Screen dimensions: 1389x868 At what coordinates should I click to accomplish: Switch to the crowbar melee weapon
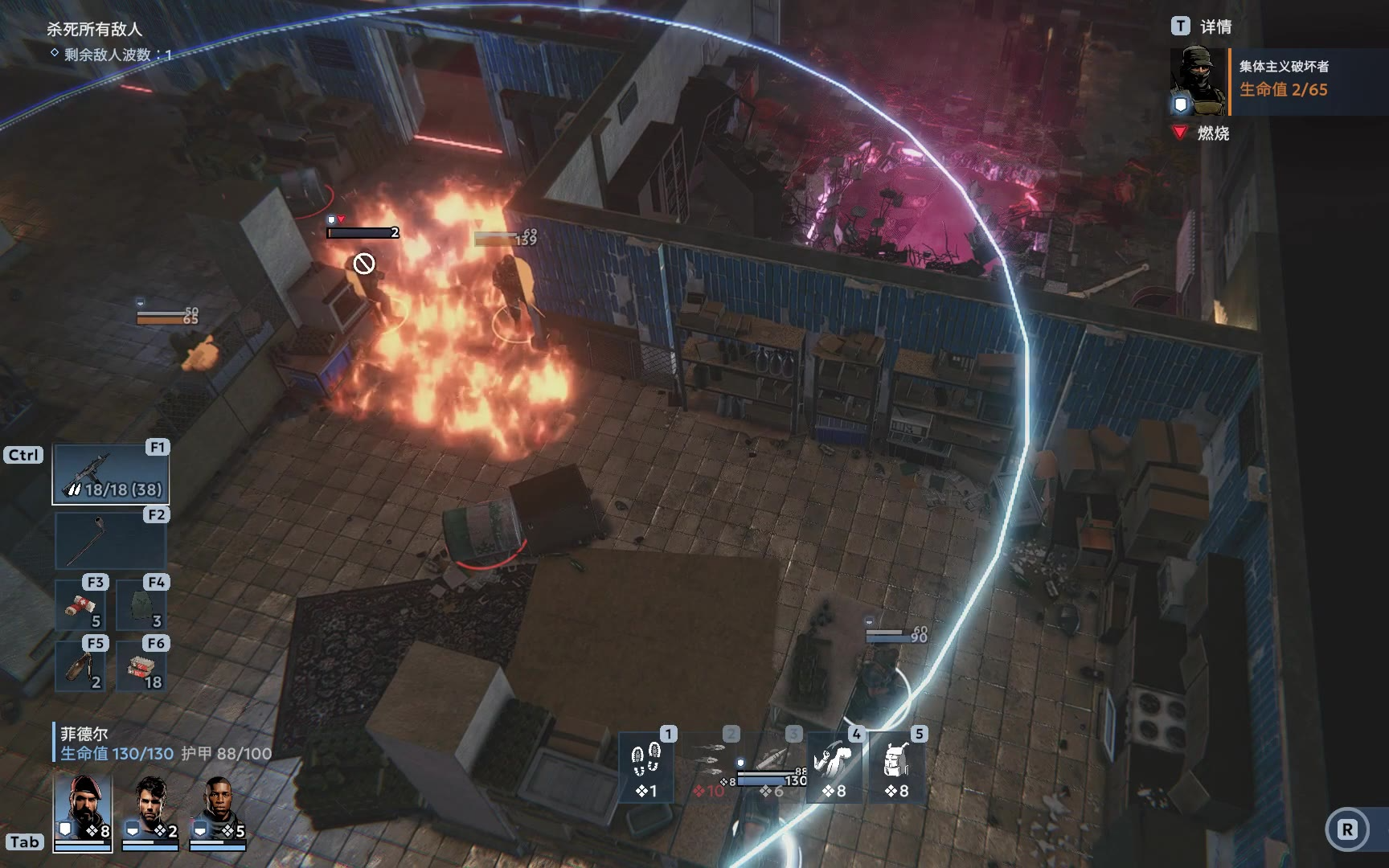111,541
